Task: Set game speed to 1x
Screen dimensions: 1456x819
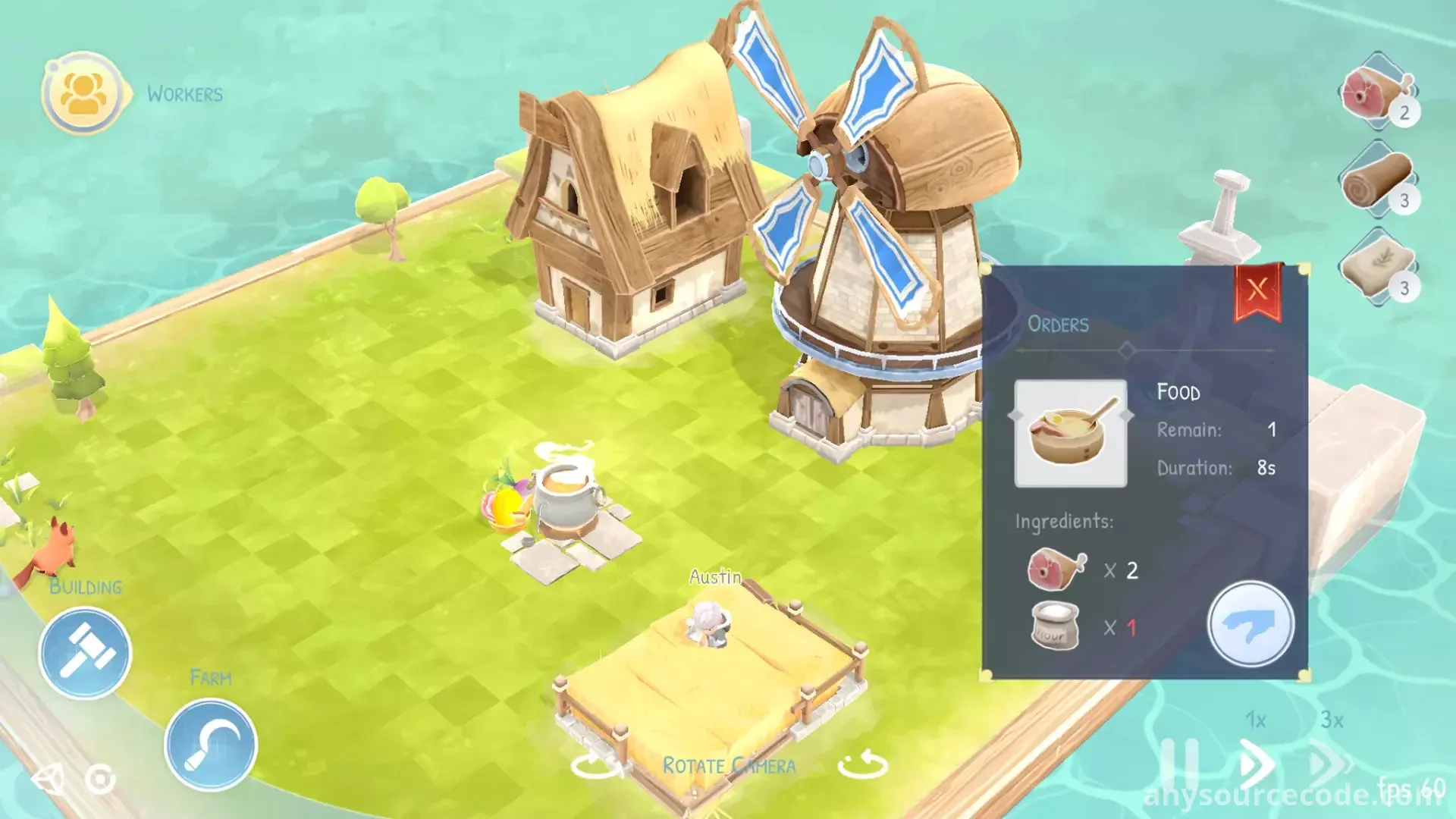Action: point(1255,762)
